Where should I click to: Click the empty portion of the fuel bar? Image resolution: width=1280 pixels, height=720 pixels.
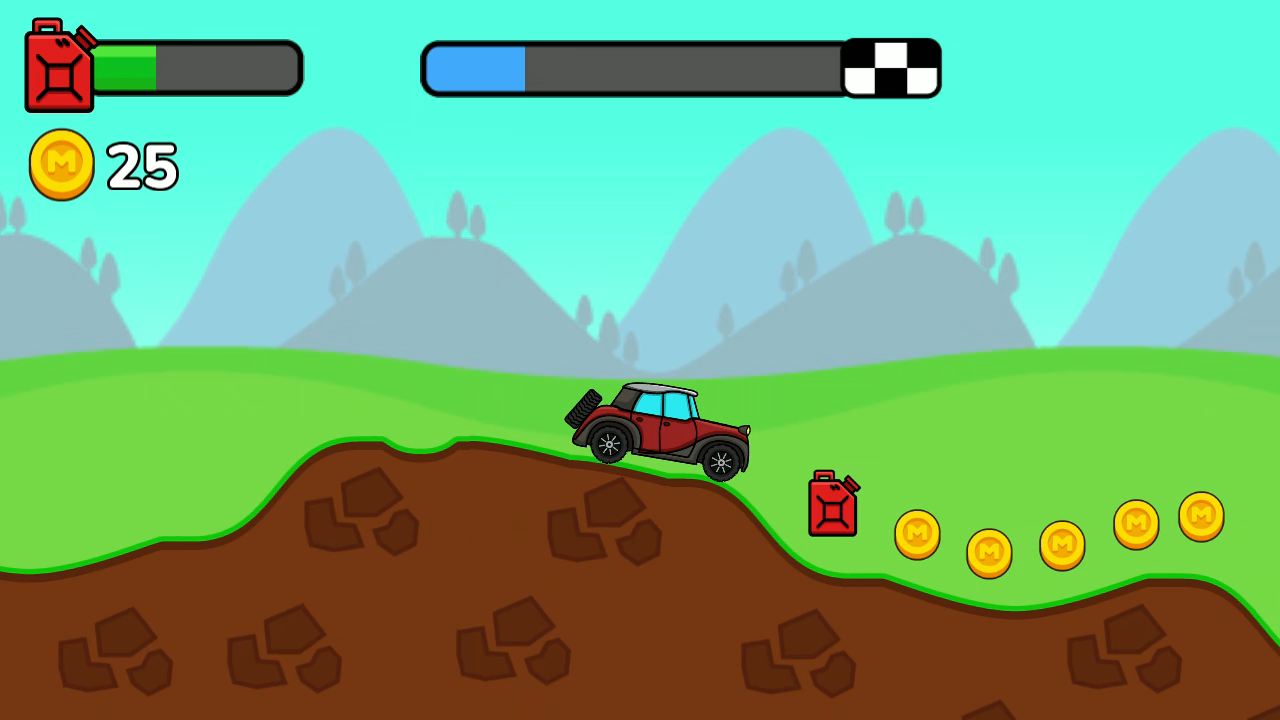(x=225, y=66)
